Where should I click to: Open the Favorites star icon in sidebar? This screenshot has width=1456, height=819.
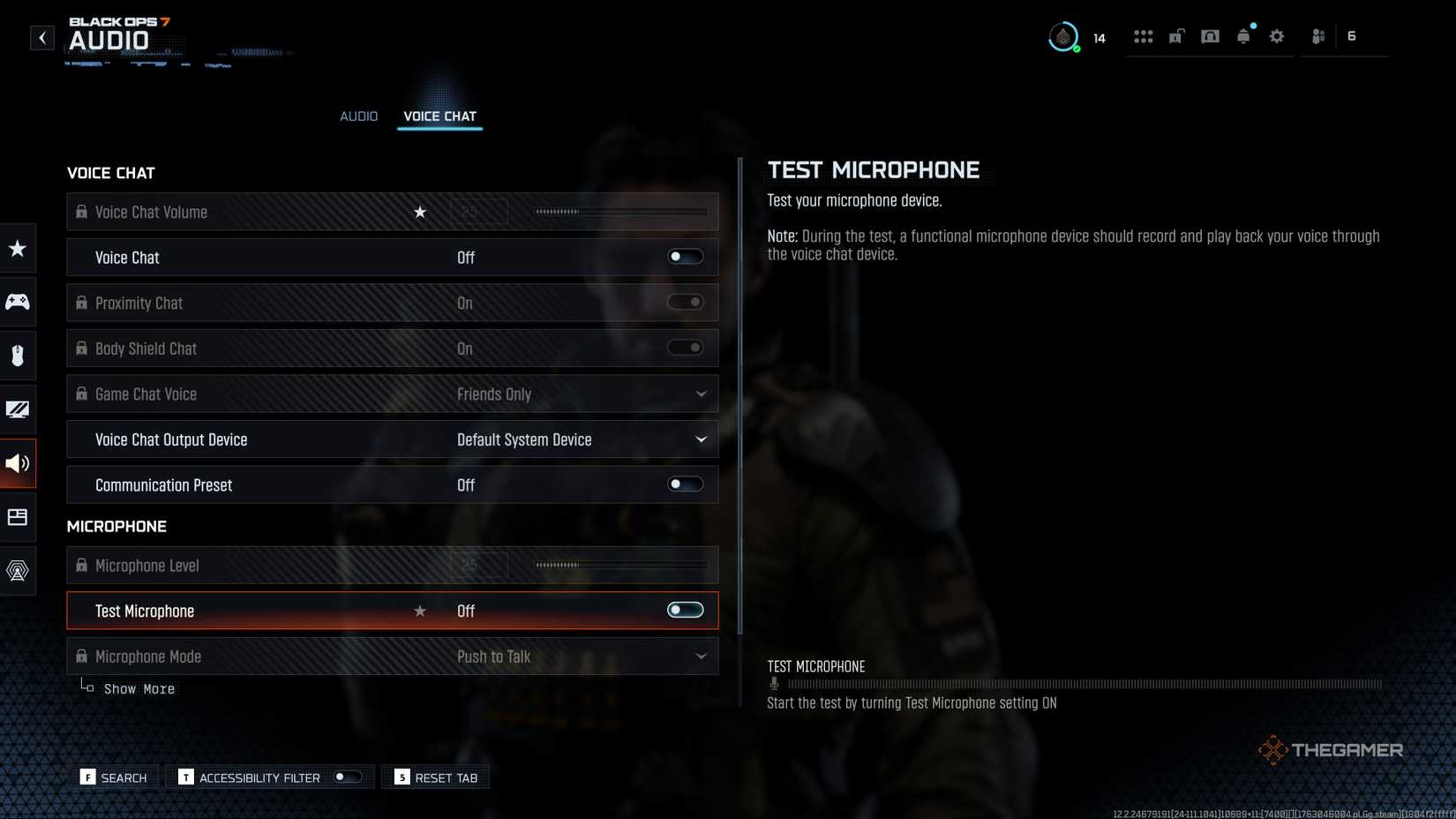pyautogui.click(x=18, y=248)
